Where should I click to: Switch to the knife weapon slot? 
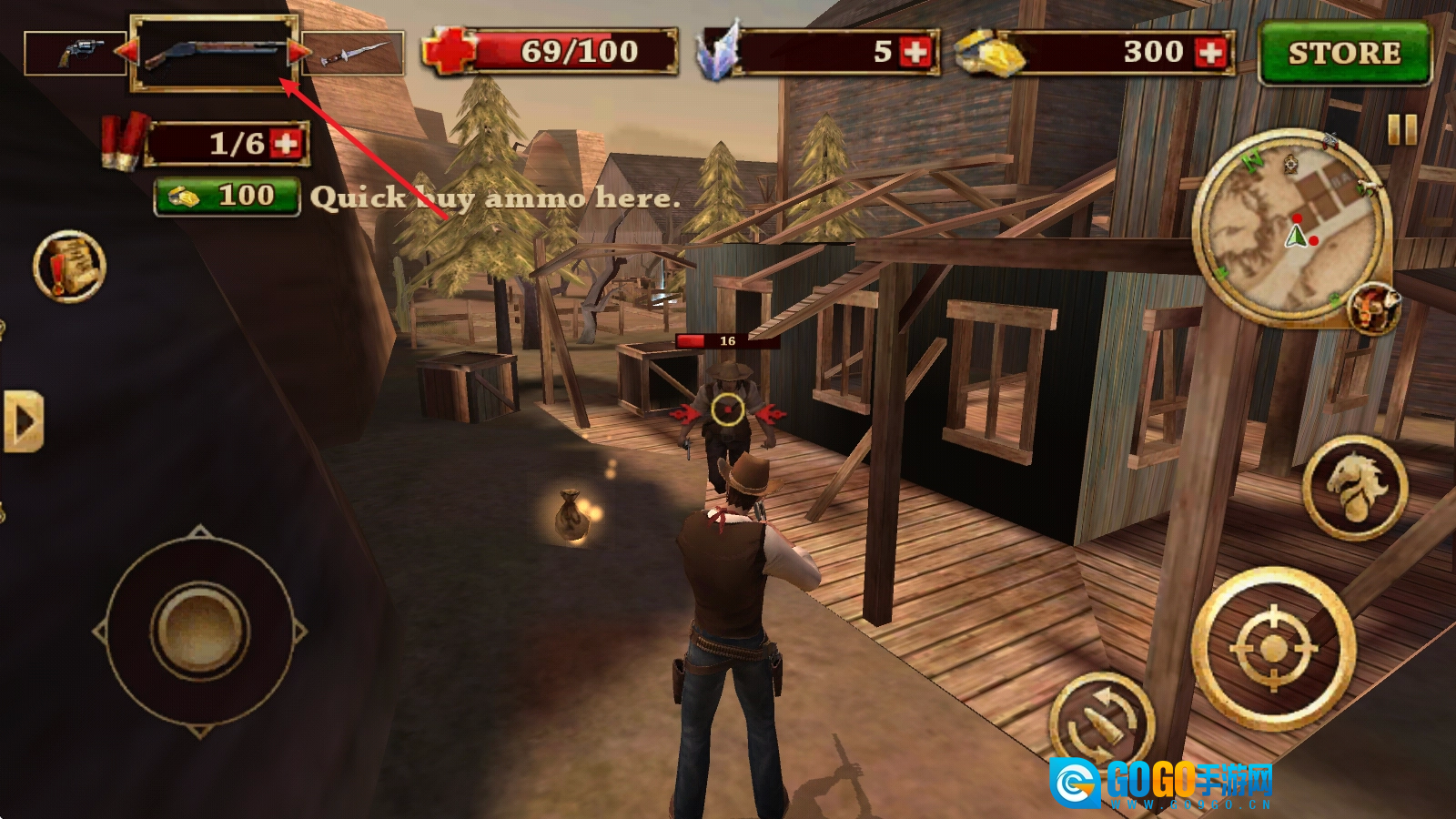[353, 53]
